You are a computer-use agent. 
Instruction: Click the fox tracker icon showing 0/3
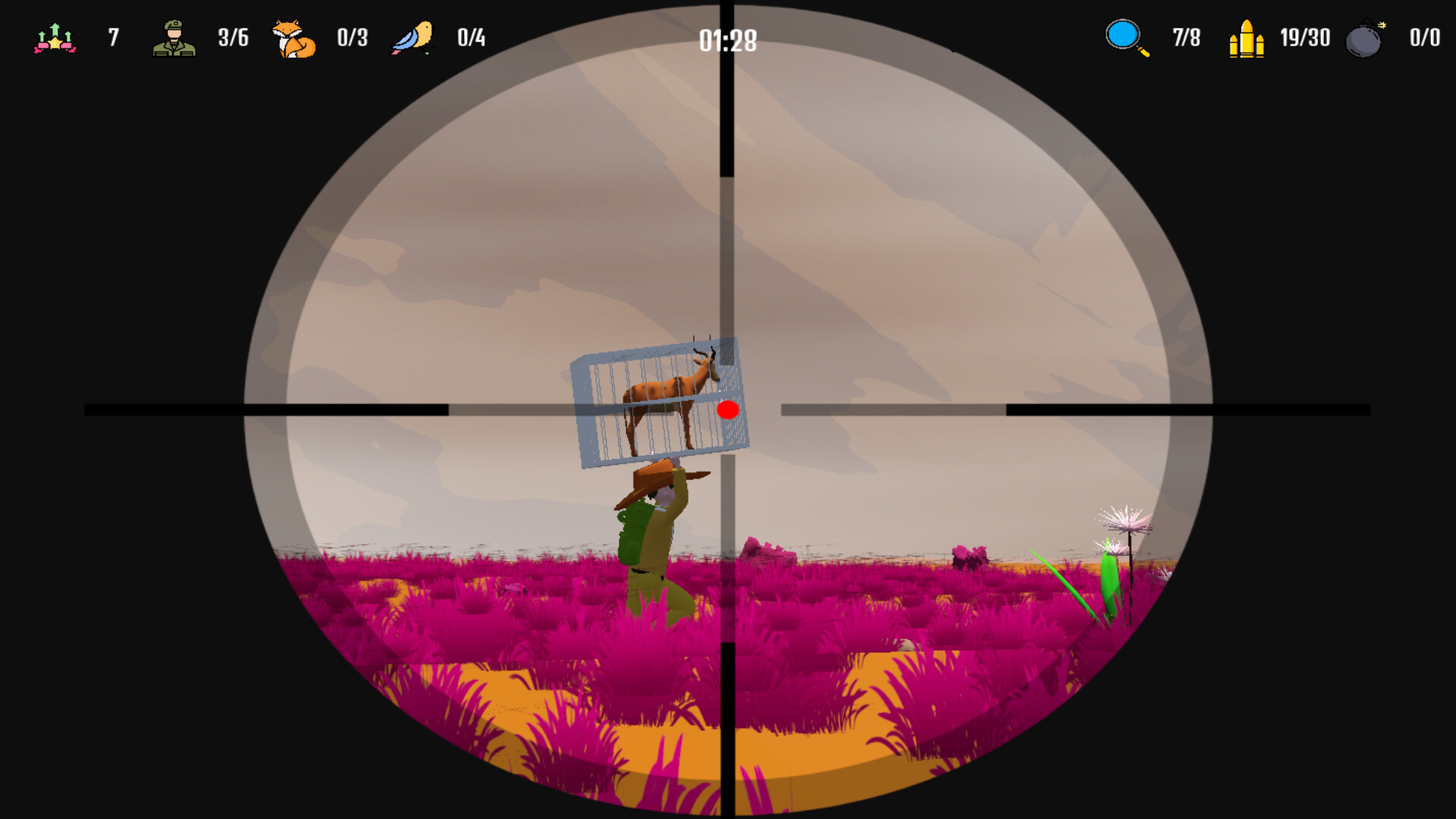pyautogui.click(x=294, y=38)
